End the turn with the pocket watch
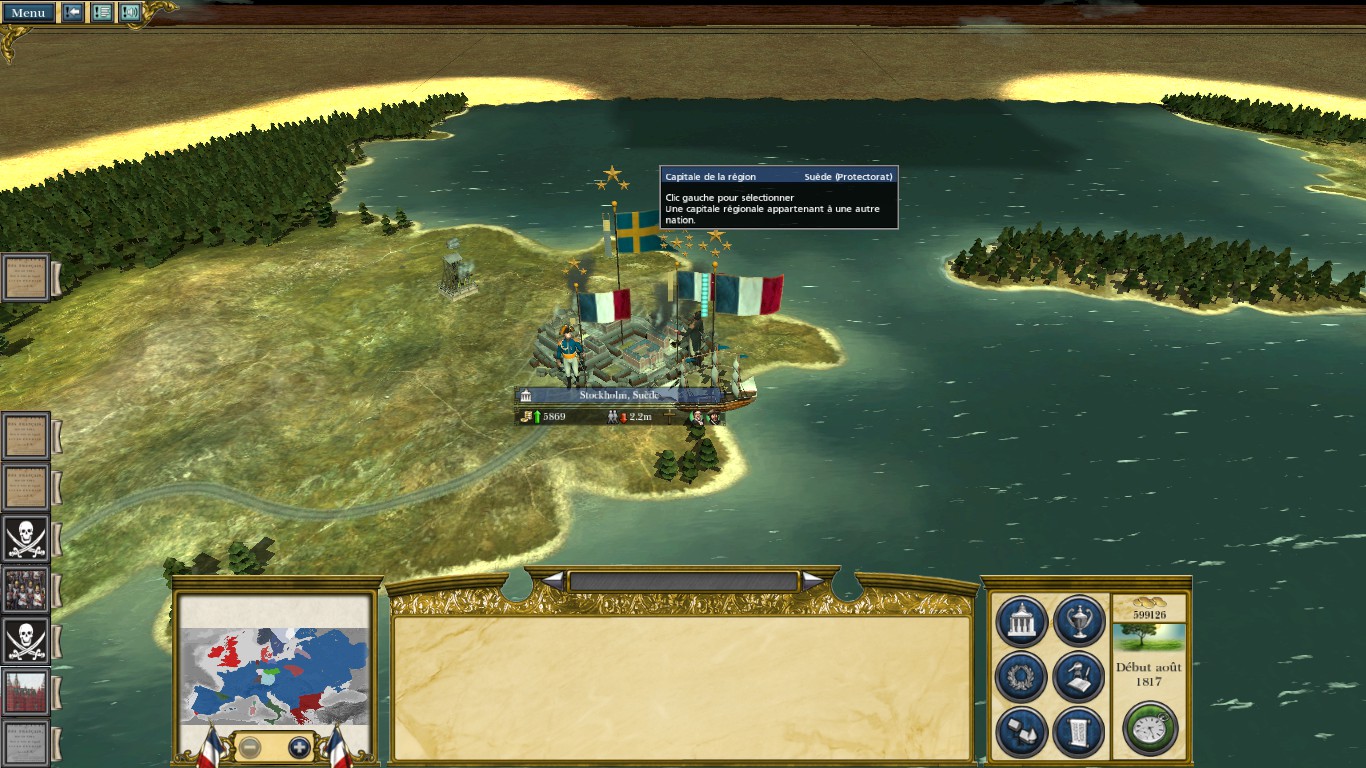Viewport: 1366px width, 768px height. point(1150,727)
